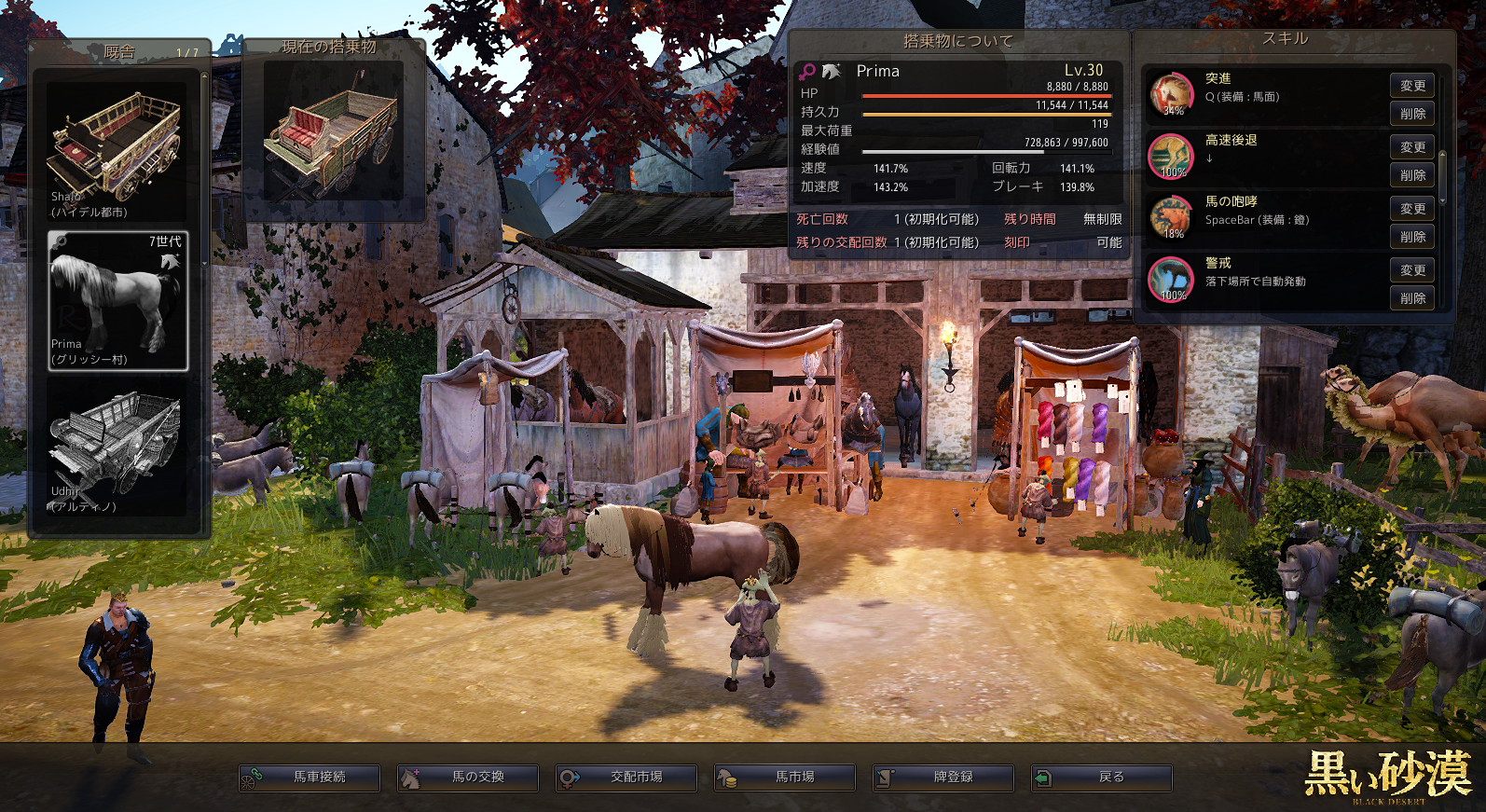Delete the 高速後退 skill with 削除

1412,175
